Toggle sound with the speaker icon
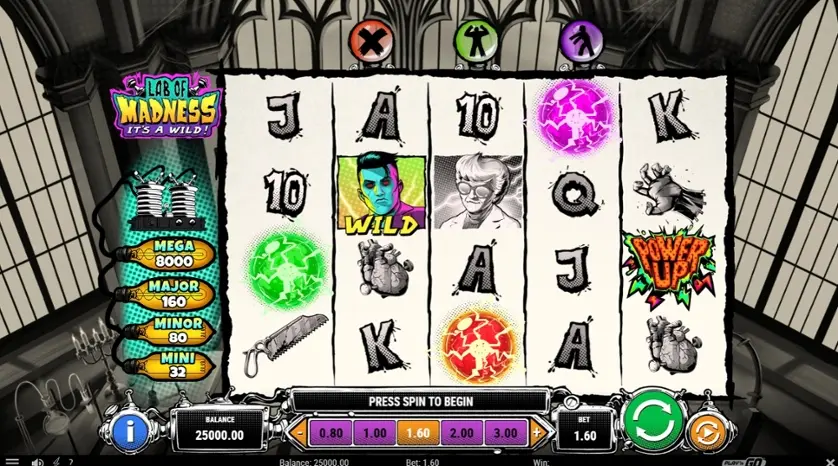This screenshot has width=838, height=466. [x=36, y=462]
